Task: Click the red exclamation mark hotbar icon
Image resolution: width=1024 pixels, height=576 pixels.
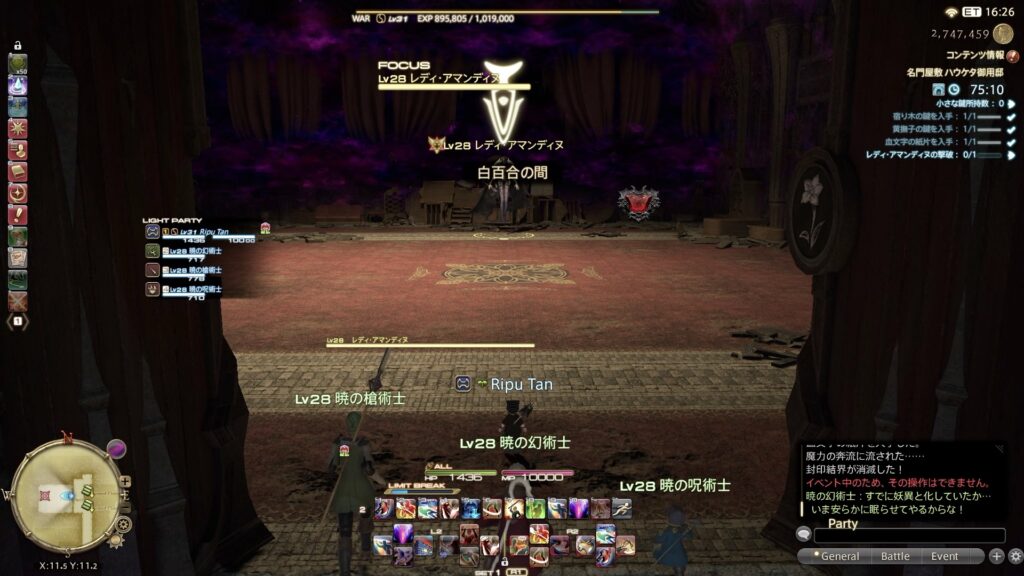Action: point(18,214)
